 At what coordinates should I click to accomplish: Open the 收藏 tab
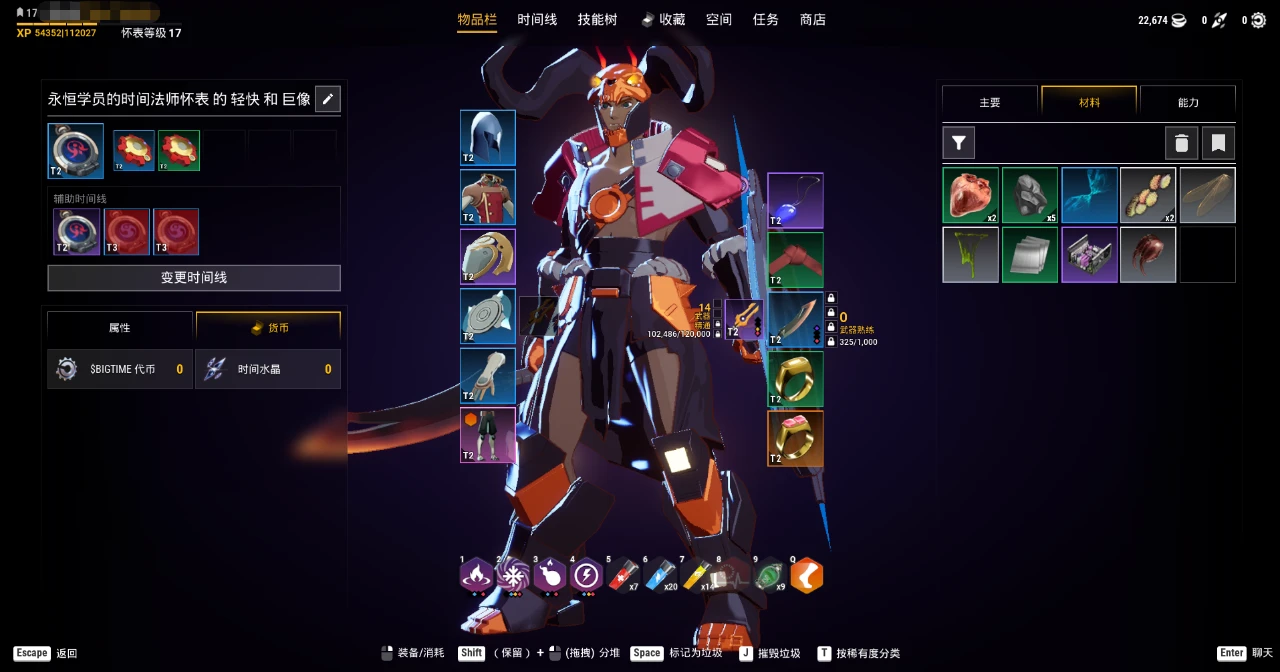coord(664,20)
